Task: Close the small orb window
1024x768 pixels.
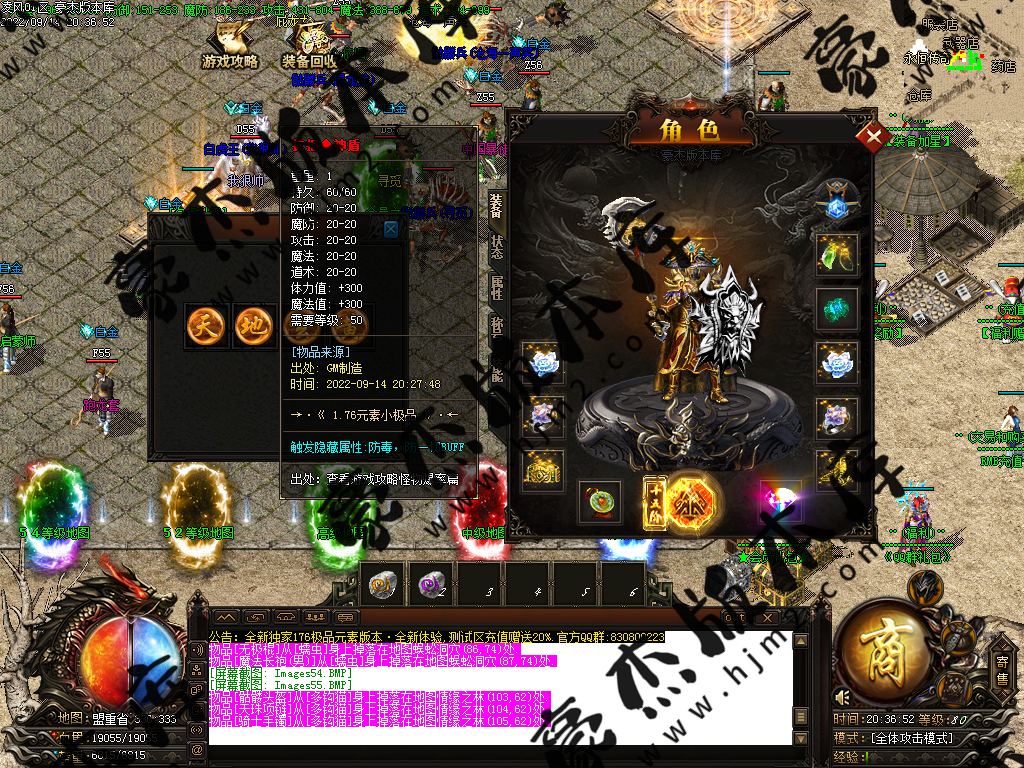Action: point(391,229)
